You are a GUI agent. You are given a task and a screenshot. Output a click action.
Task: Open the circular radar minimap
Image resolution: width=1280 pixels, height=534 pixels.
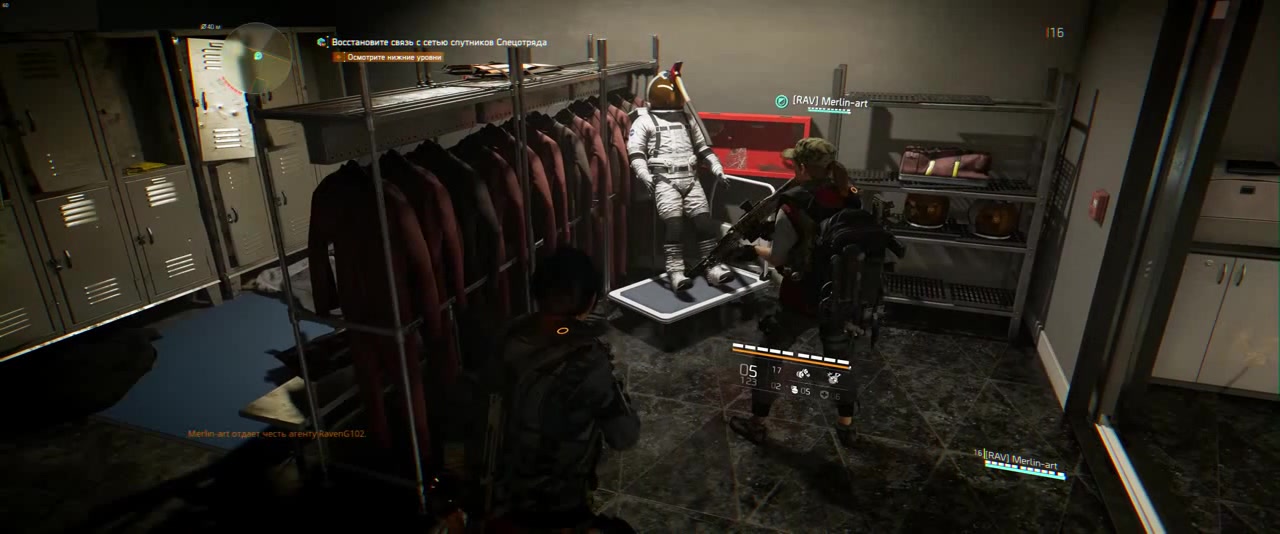256,57
